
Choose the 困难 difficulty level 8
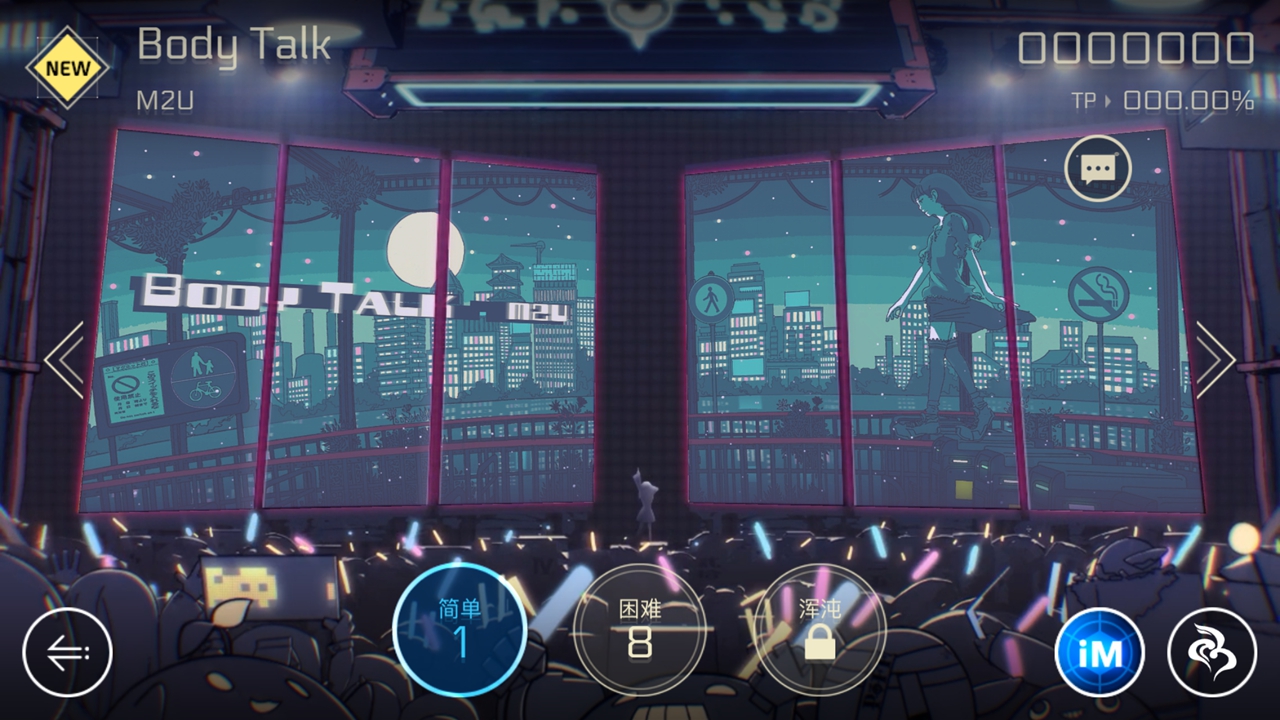[x=640, y=630]
